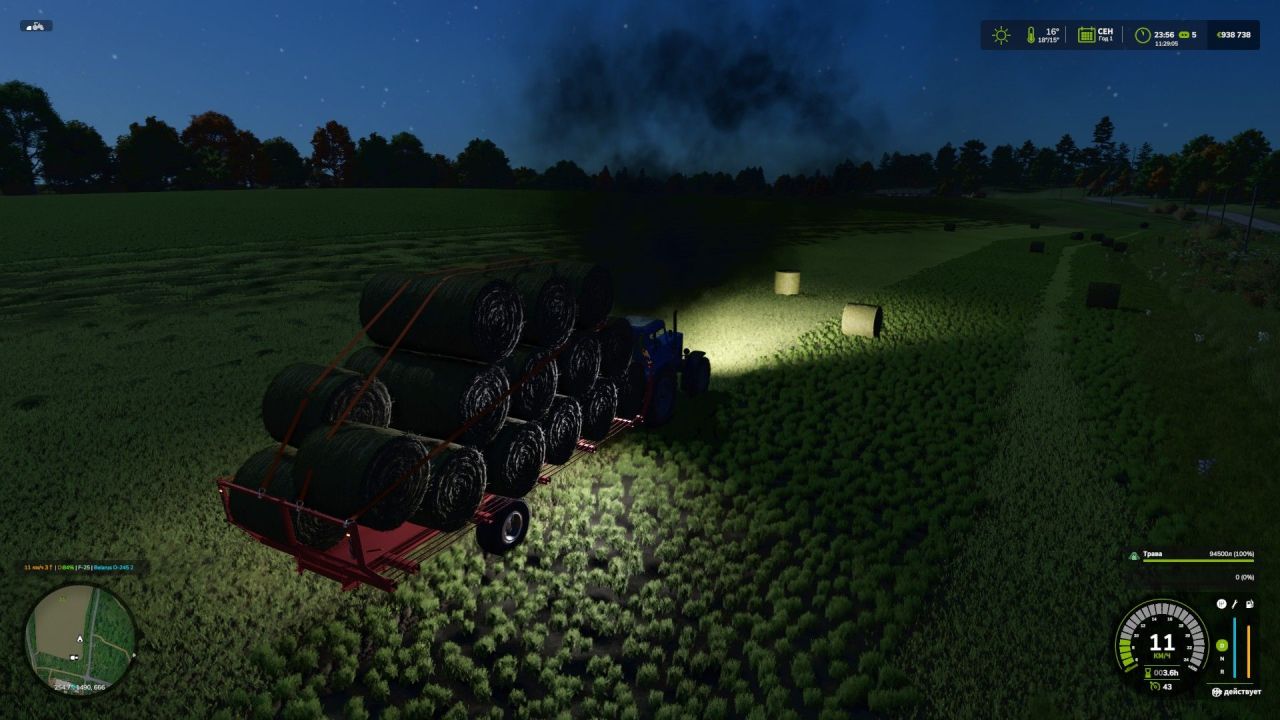
Task: Click the odometer icon showing 43
Action: click(1154, 686)
